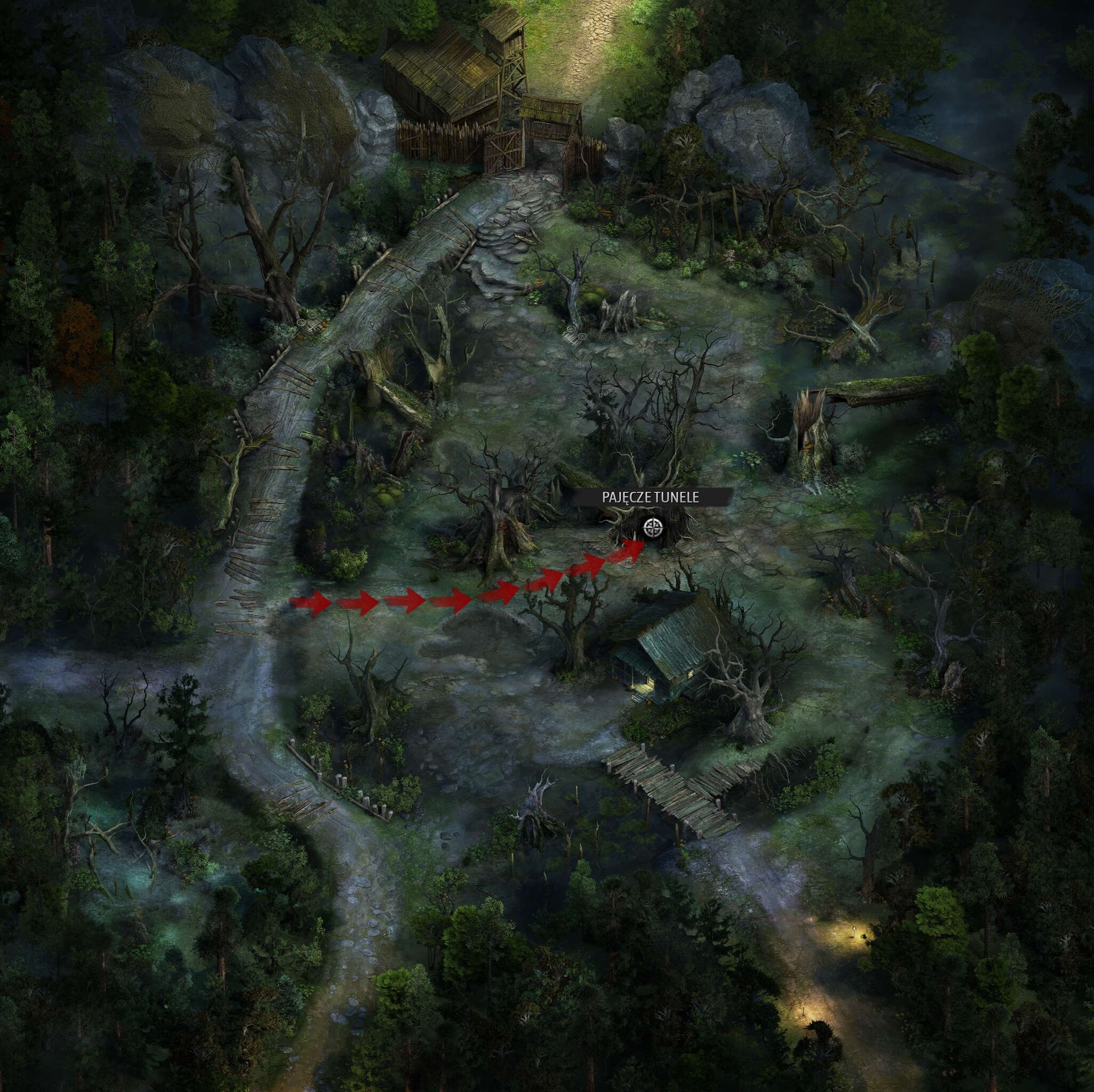Select the Pajęcze Tunele compass marker
This screenshot has height=1092, width=1094.
(652, 529)
